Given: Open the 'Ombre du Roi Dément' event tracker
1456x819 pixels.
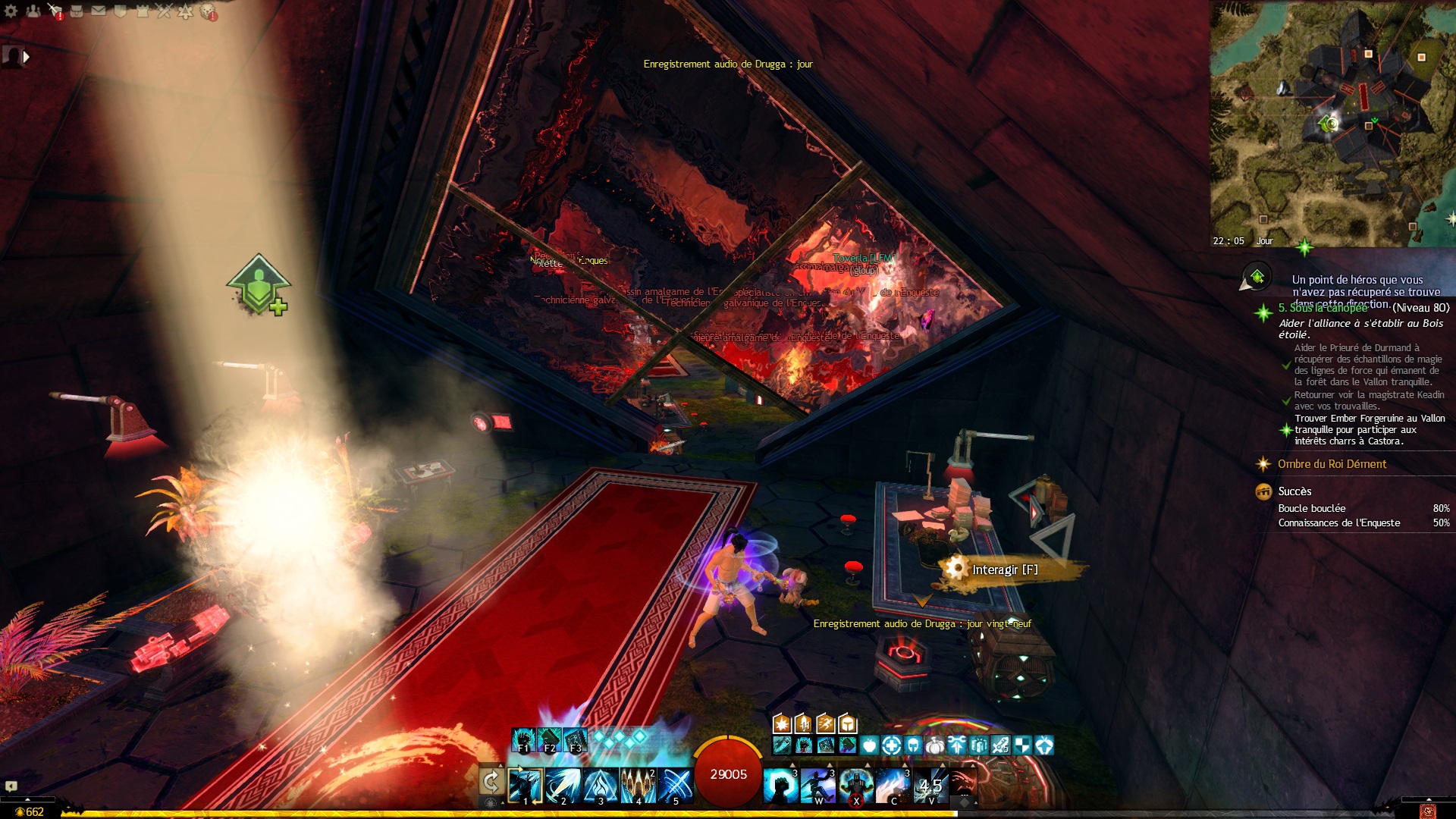Looking at the screenshot, I should (x=1332, y=464).
